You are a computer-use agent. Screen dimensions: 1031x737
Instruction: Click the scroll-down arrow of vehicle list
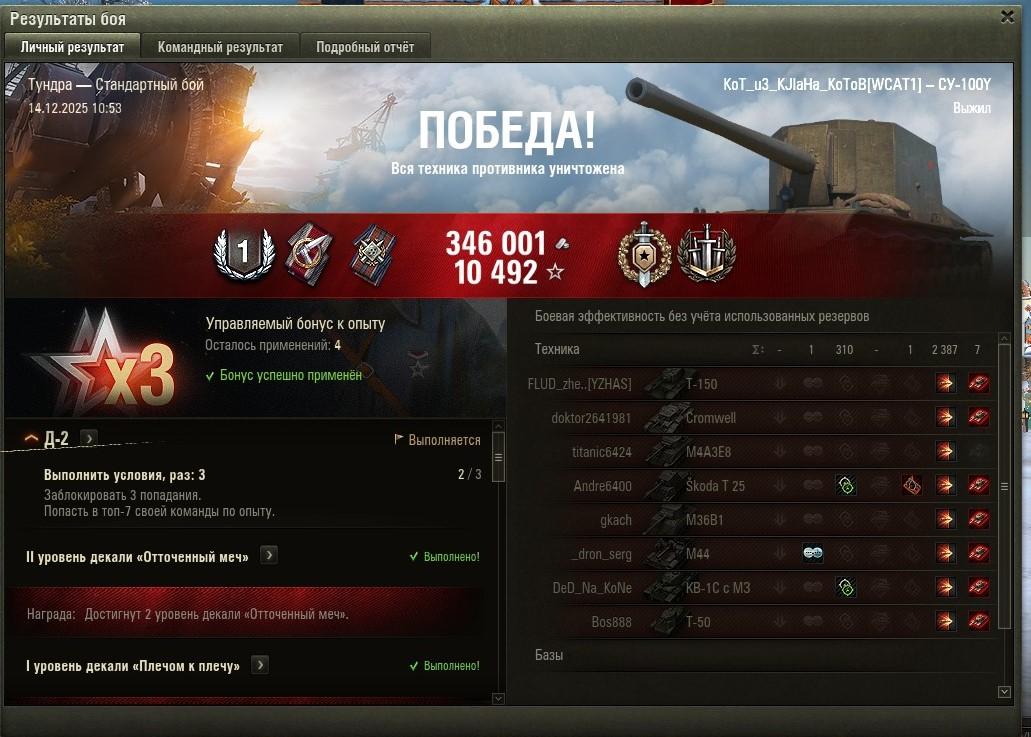pyautogui.click(x=1005, y=691)
